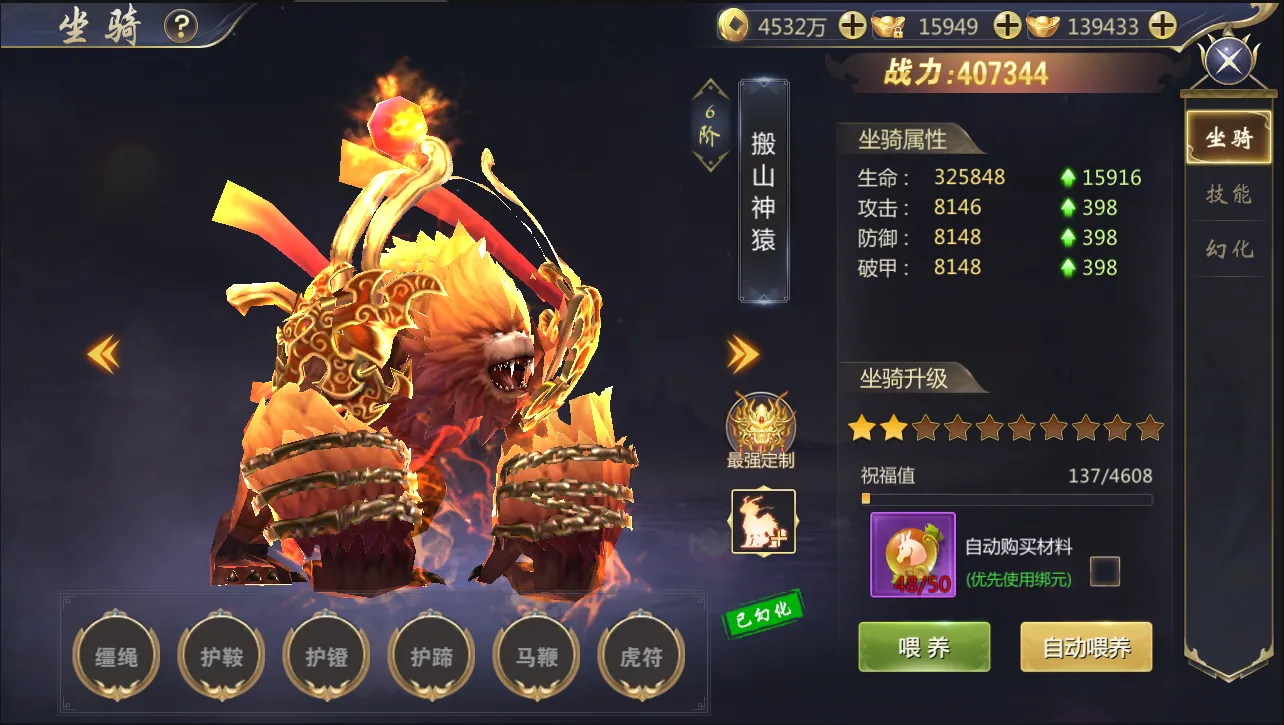Open the 马鞭 equipment slot
Viewport: 1284px width, 725px height.
pyautogui.click(x=537, y=657)
